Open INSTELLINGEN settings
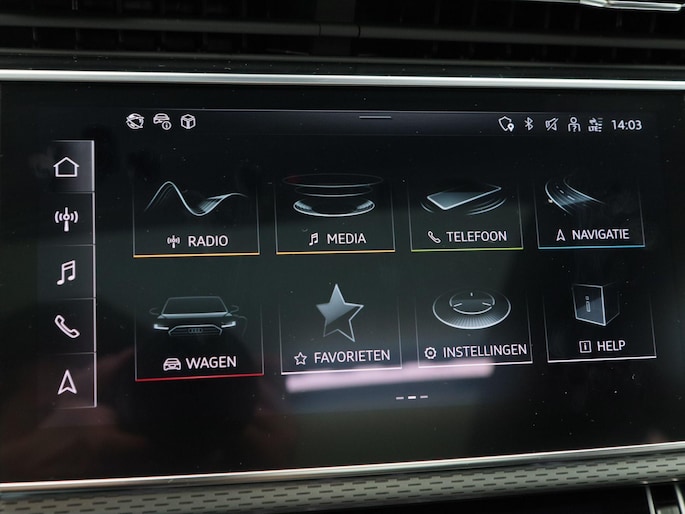The width and height of the screenshot is (685, 514). (x=474, y=325)
